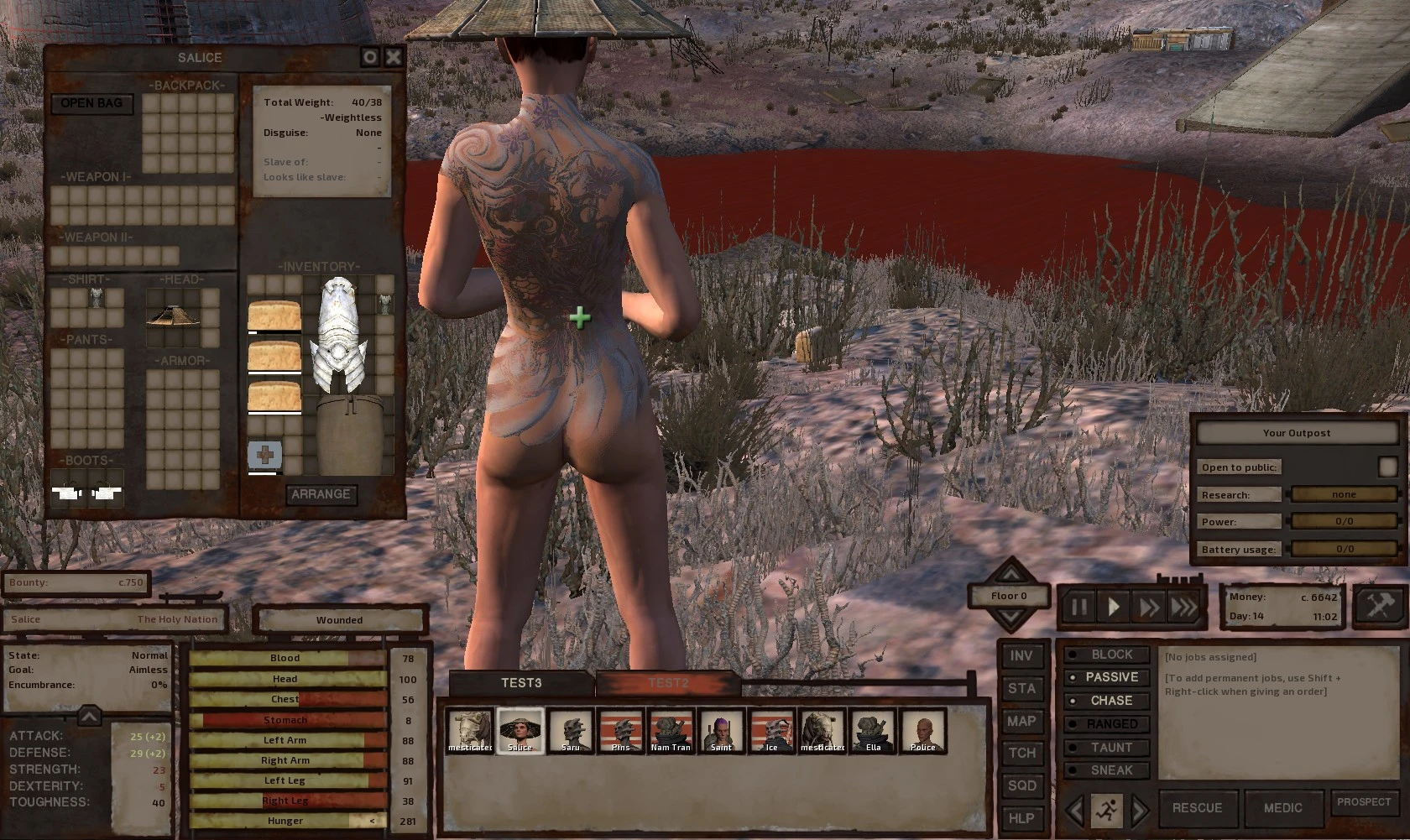
Task: Toggle the PASSIVE stance
Action: [x=1111, y=677]
